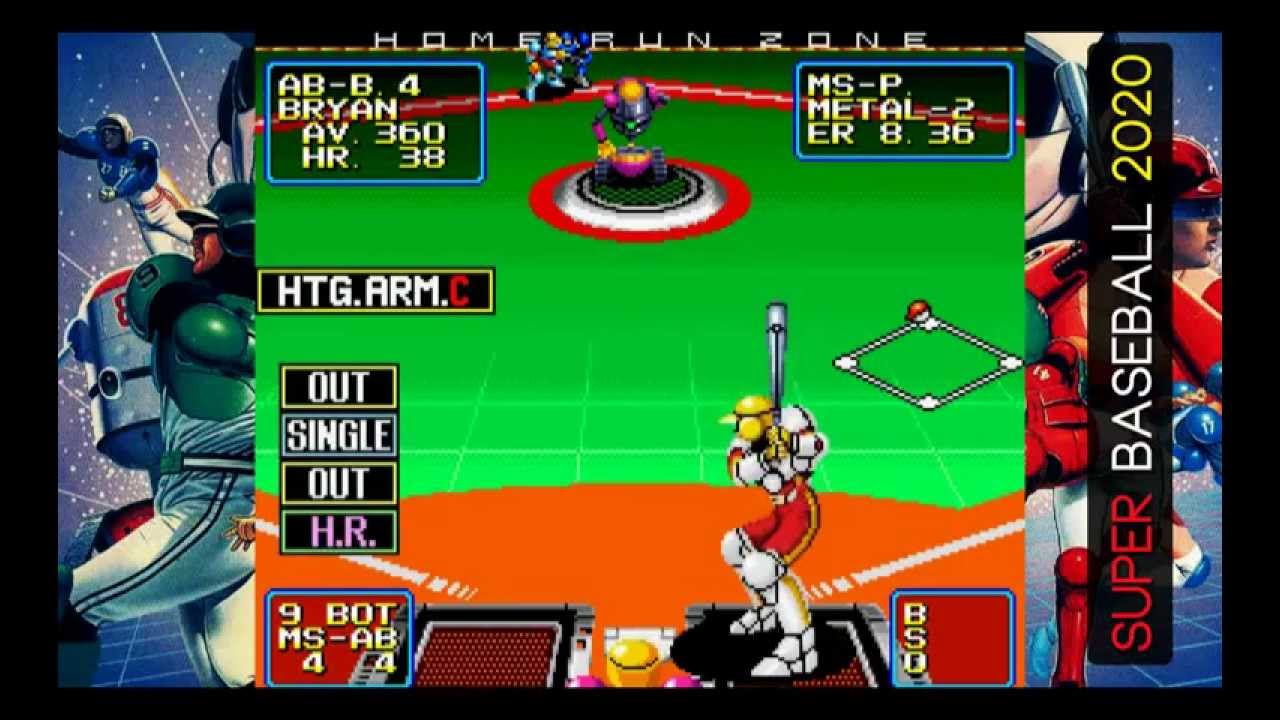
Task: Click the ER 8.36 stat line
Action: 890,132
